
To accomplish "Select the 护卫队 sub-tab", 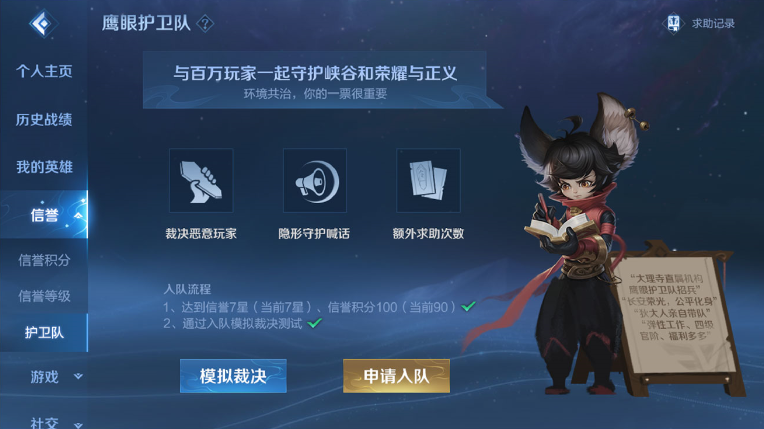I will click(44, 333).
